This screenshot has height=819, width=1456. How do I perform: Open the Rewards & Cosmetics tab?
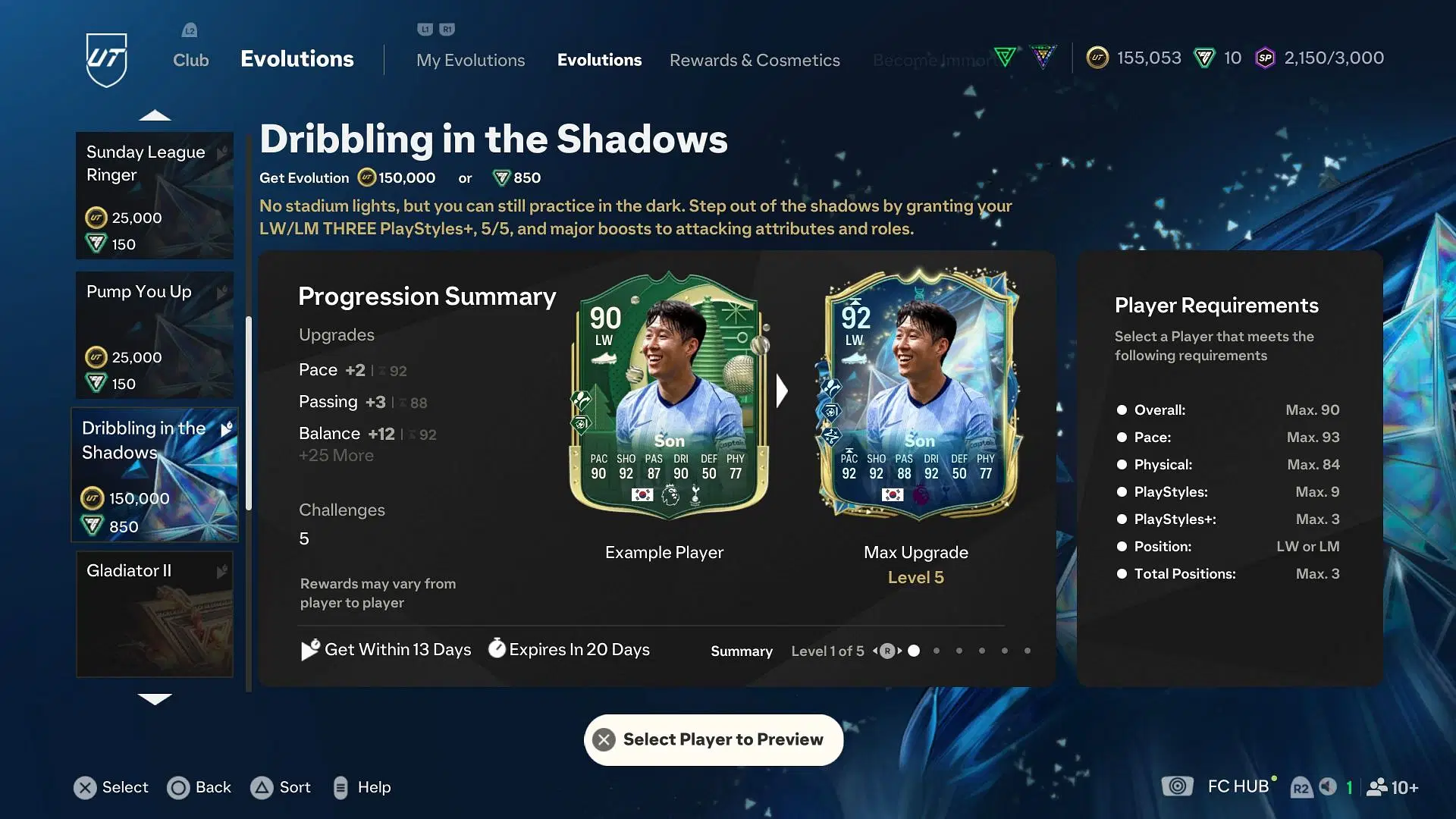tap(754, 60)
